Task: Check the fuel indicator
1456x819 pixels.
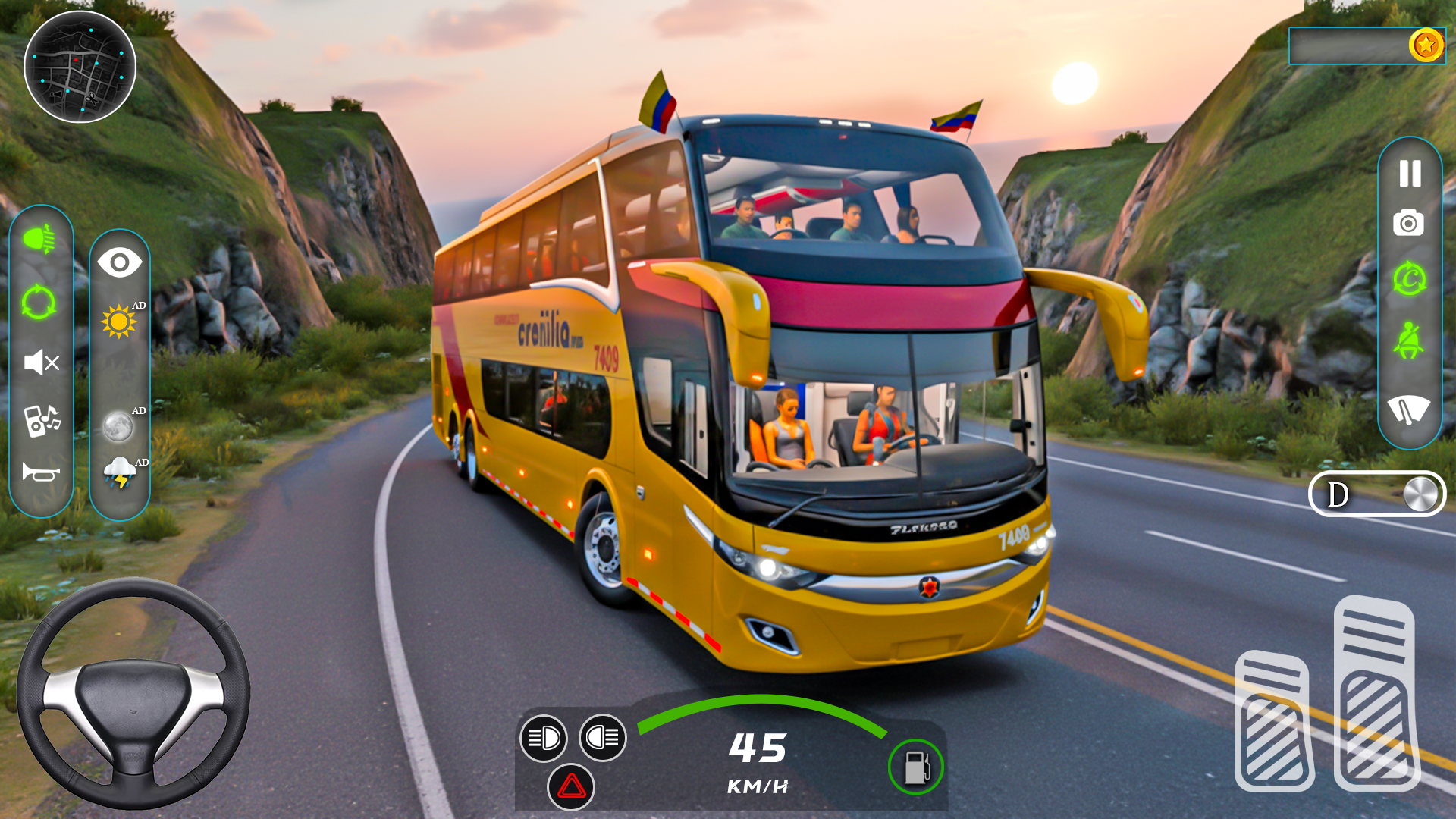Action: [918, 767]
